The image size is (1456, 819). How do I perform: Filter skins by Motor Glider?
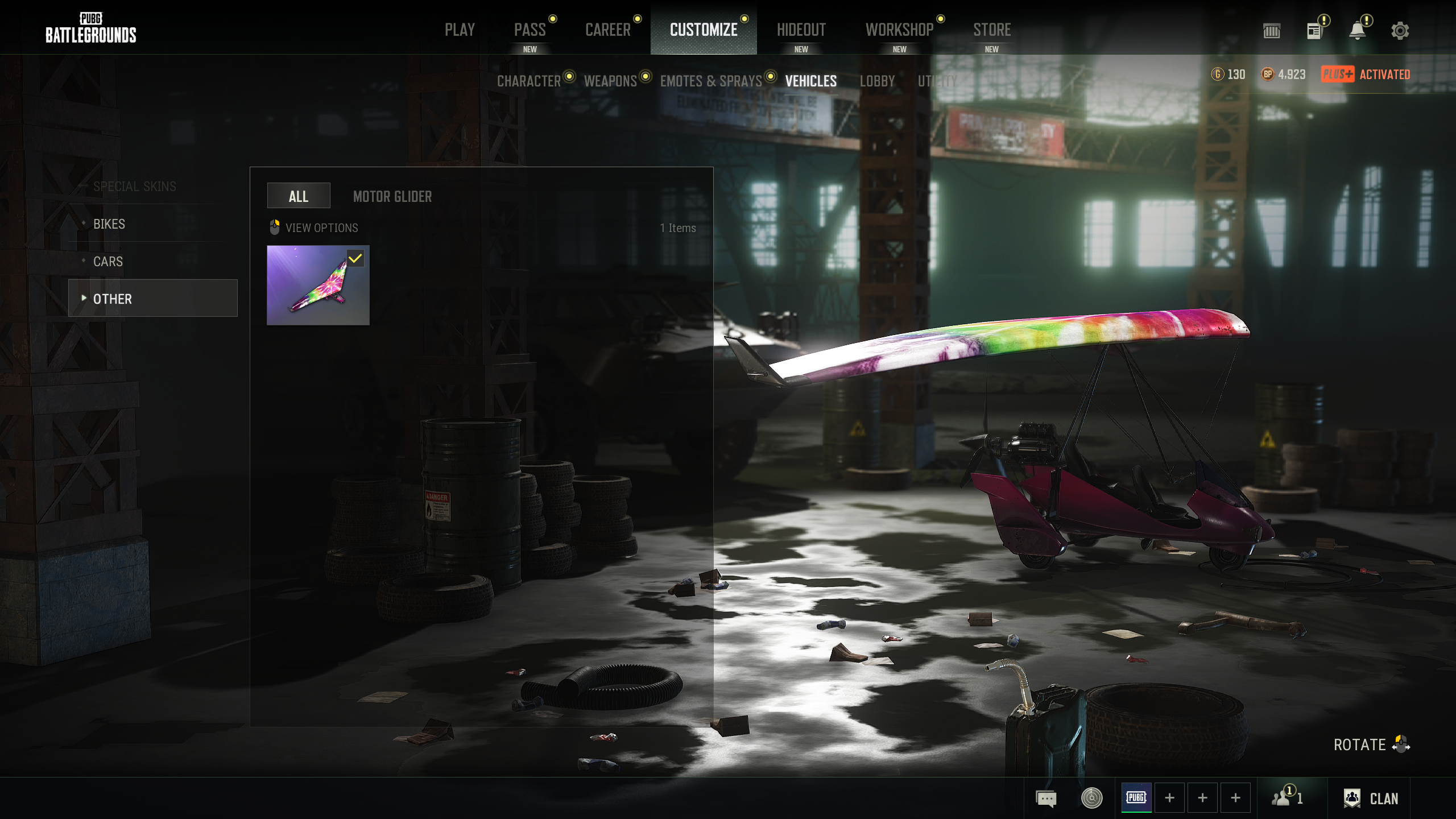click(x=392, y=197)
